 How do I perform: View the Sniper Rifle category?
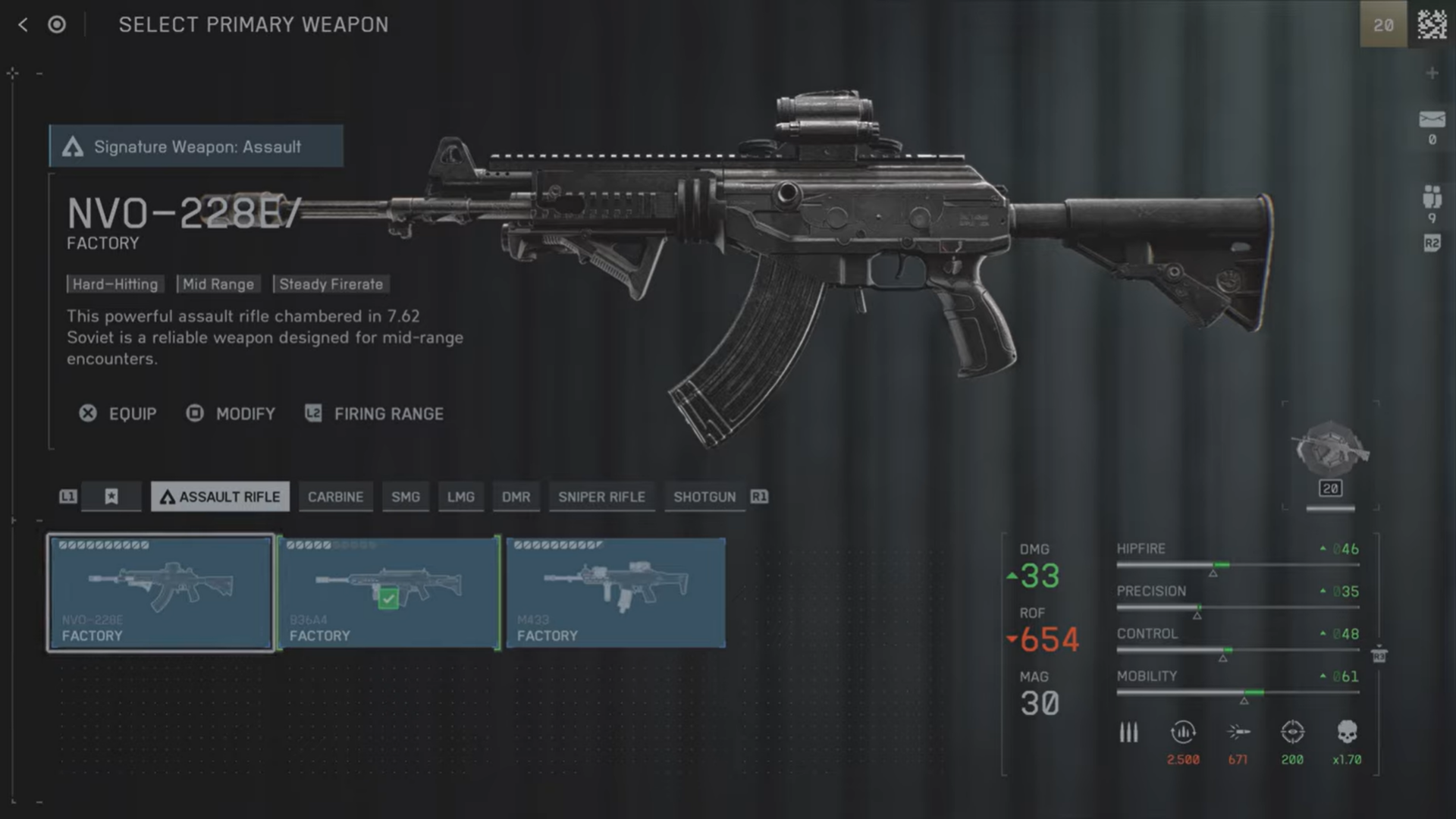click(601, 497)
